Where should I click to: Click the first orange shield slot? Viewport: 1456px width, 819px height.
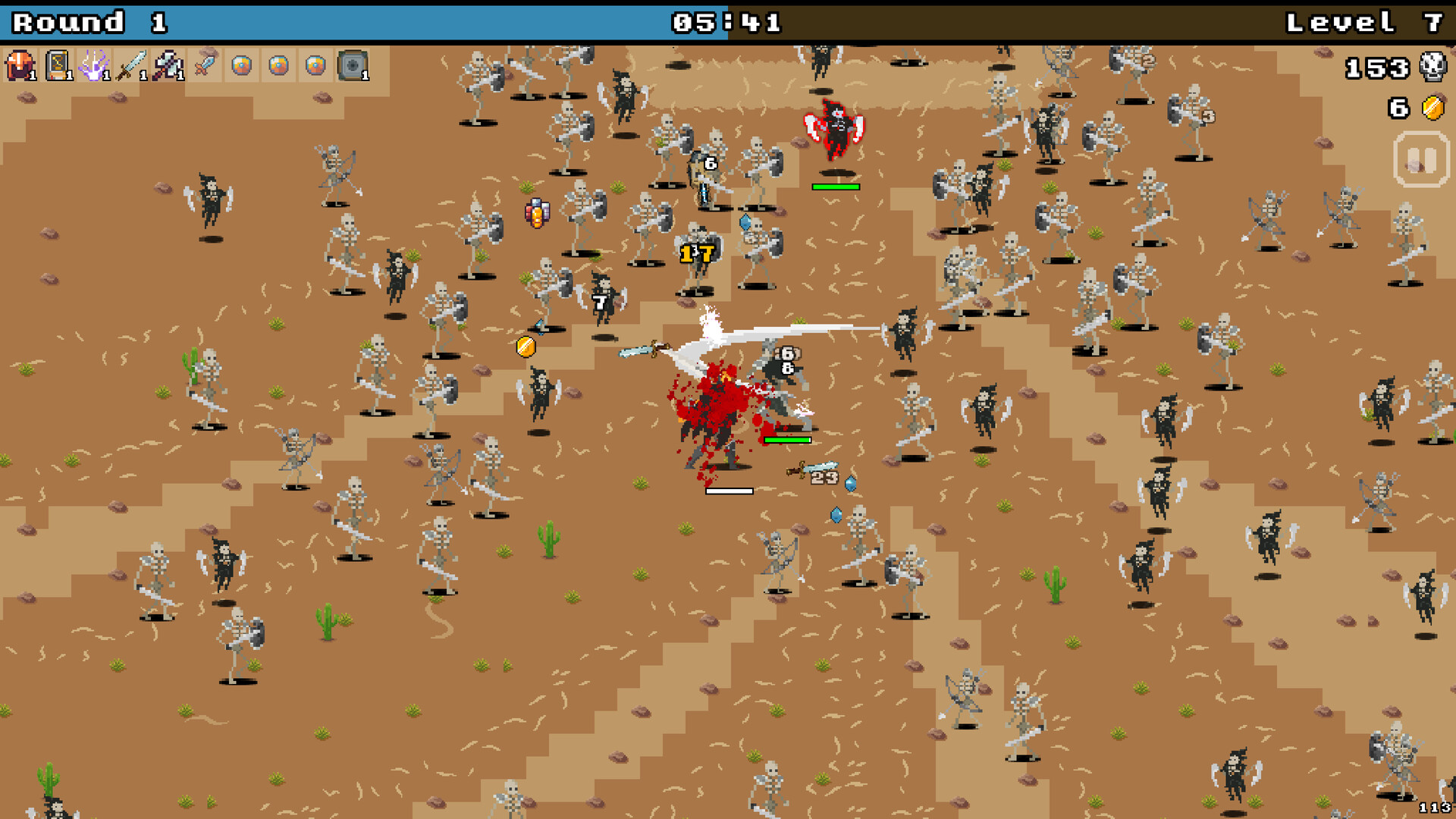[x=240, y=67]
